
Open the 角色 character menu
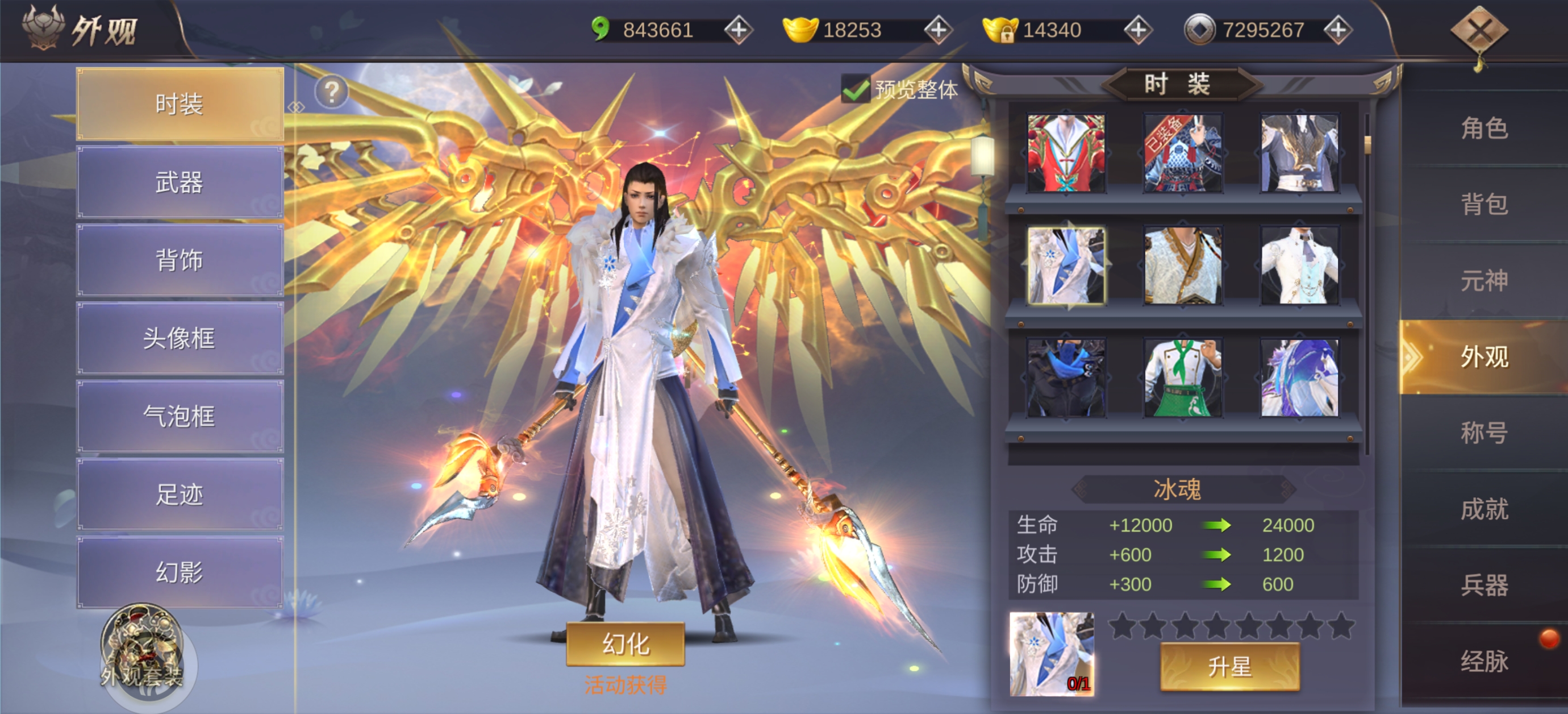click(1484, 128)
